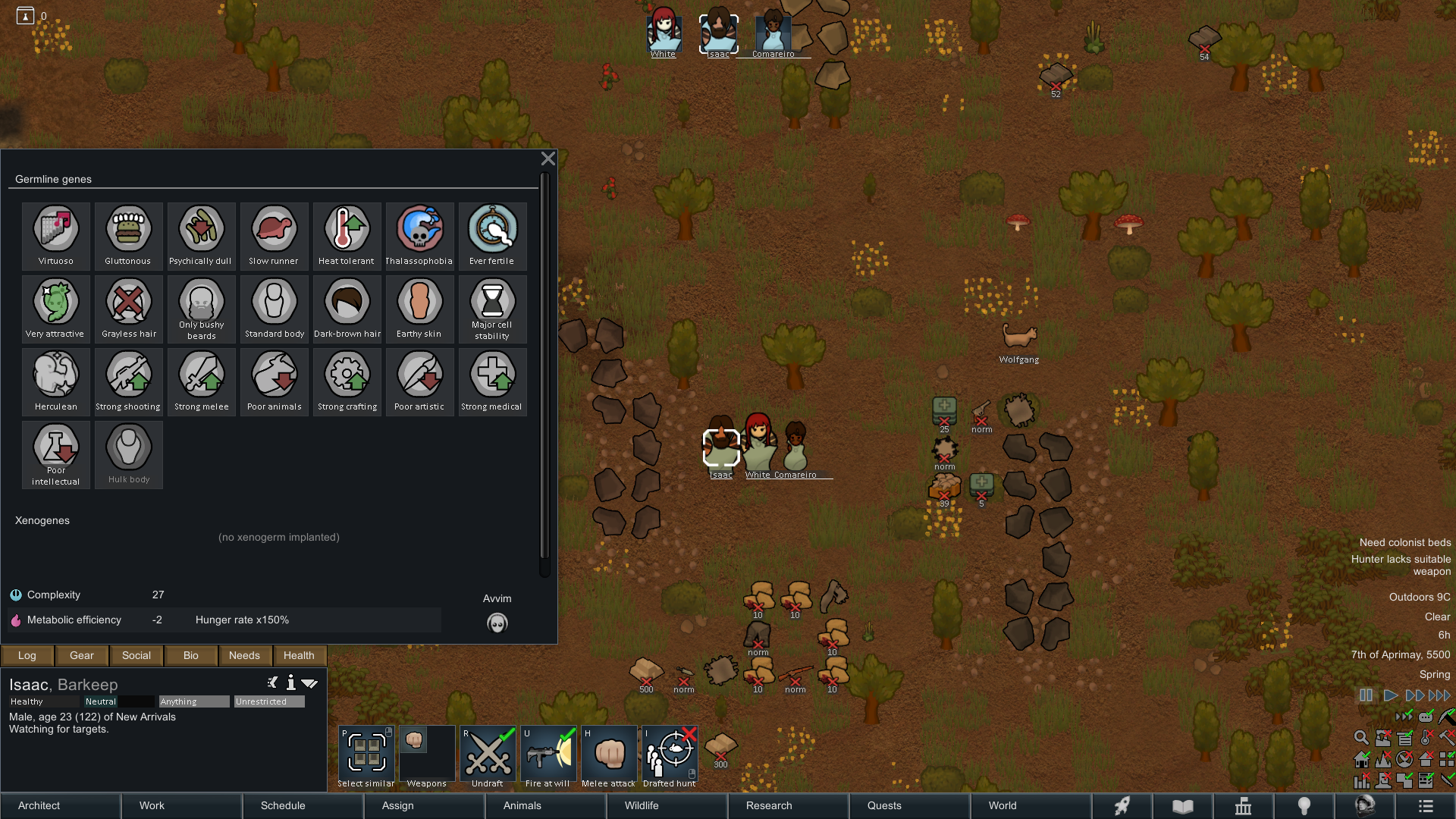Image resolution: width=1456 pixels, height=819 pixels.
Task: Click the Herculean gene icon
Action: pyautogui.click(x=56, y=381)
